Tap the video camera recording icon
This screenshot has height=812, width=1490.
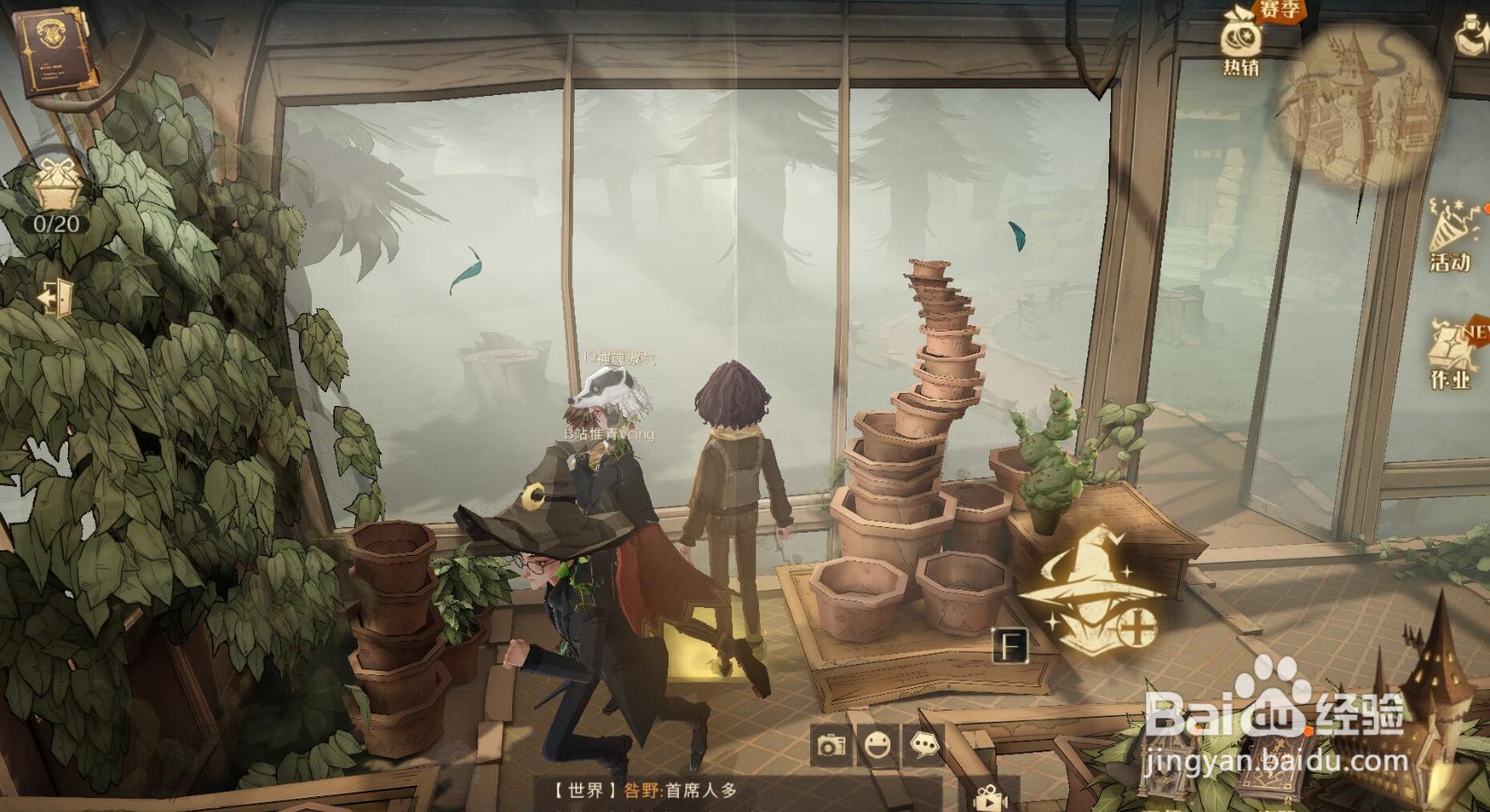990,799
